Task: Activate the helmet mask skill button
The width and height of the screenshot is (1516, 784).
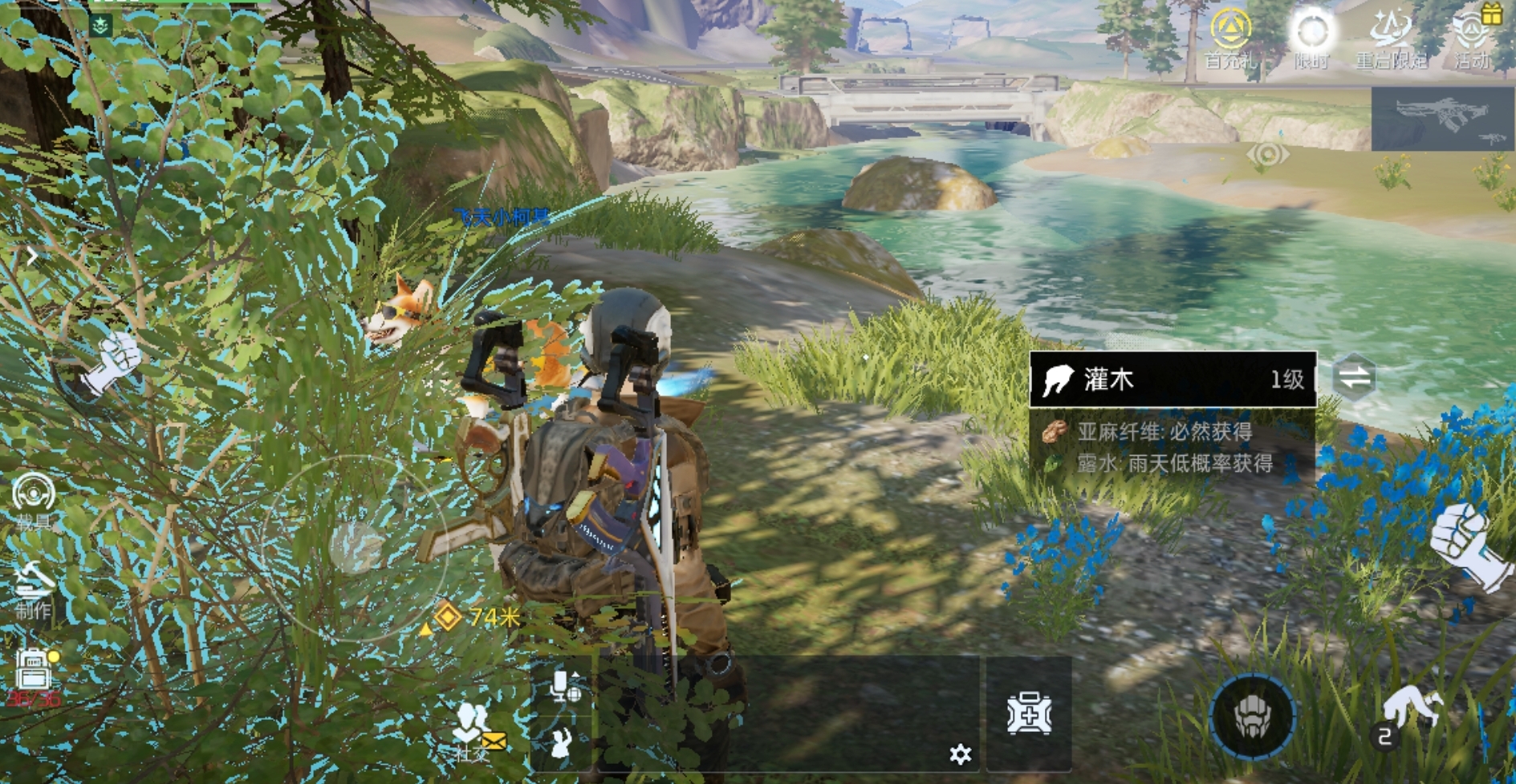Action: click(1252, 716)
